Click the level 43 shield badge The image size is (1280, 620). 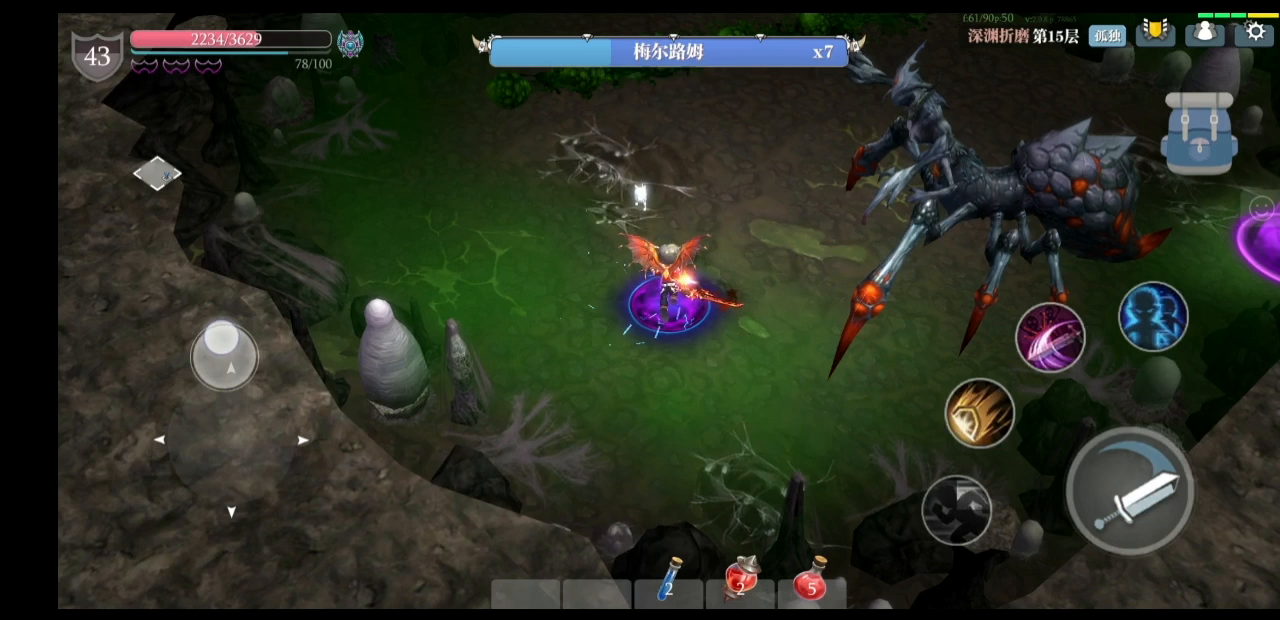point(97,56)
